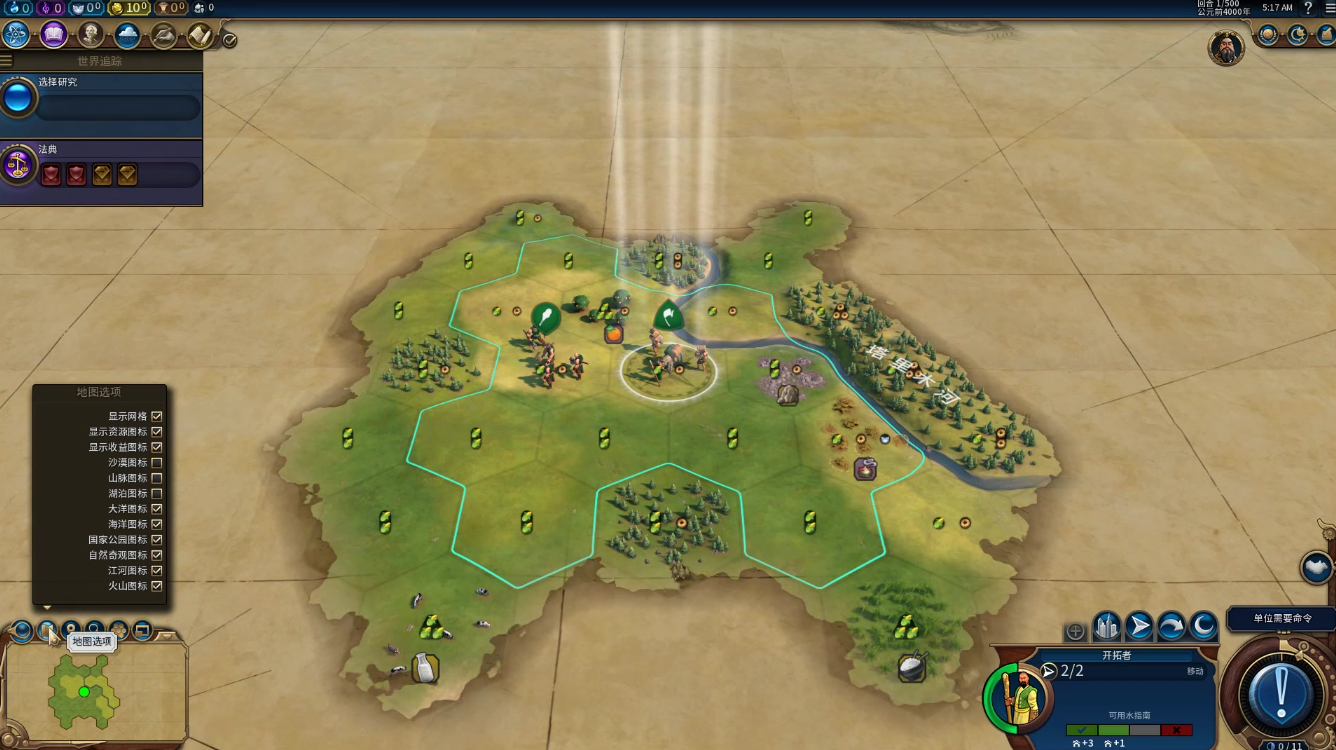
Task: Choose the move unit arrow action
Action: click(1139, 627)
